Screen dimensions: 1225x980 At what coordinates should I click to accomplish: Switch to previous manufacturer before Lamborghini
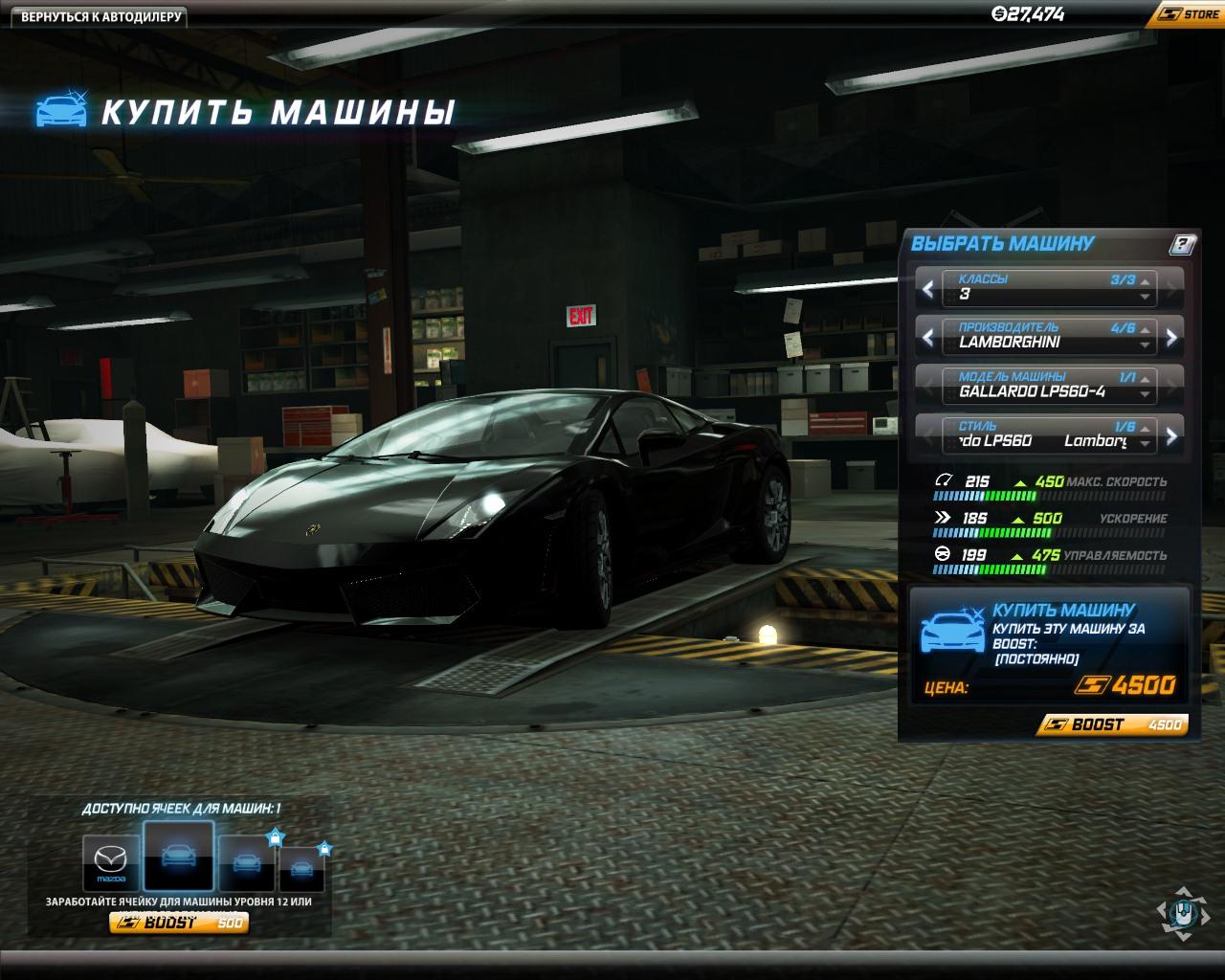pos(928,337)
